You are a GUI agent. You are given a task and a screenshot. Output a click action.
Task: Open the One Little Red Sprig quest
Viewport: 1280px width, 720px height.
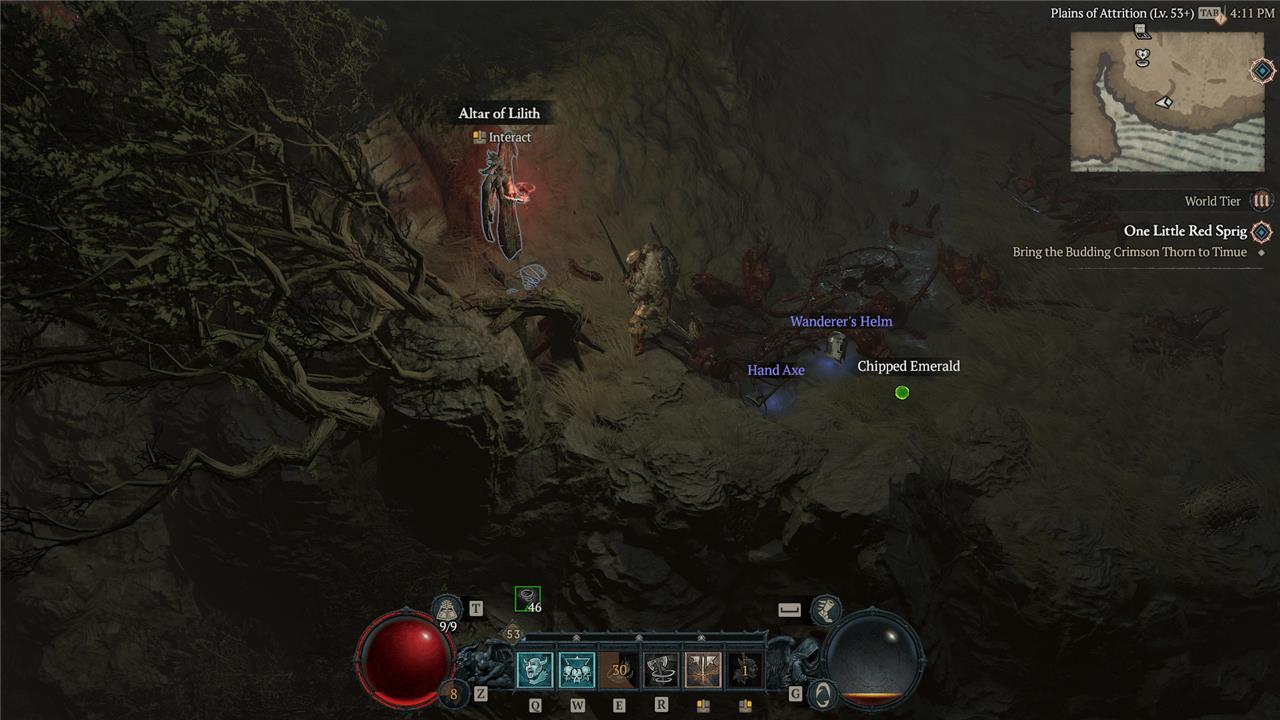[x=1185, y=231]
